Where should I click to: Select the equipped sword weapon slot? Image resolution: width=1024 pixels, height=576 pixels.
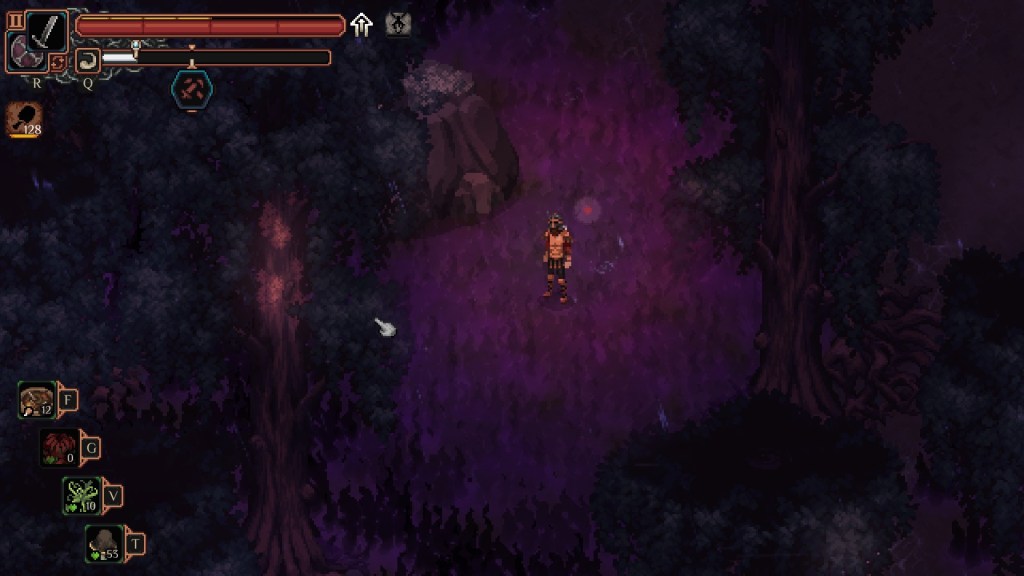tap(46, 31)
